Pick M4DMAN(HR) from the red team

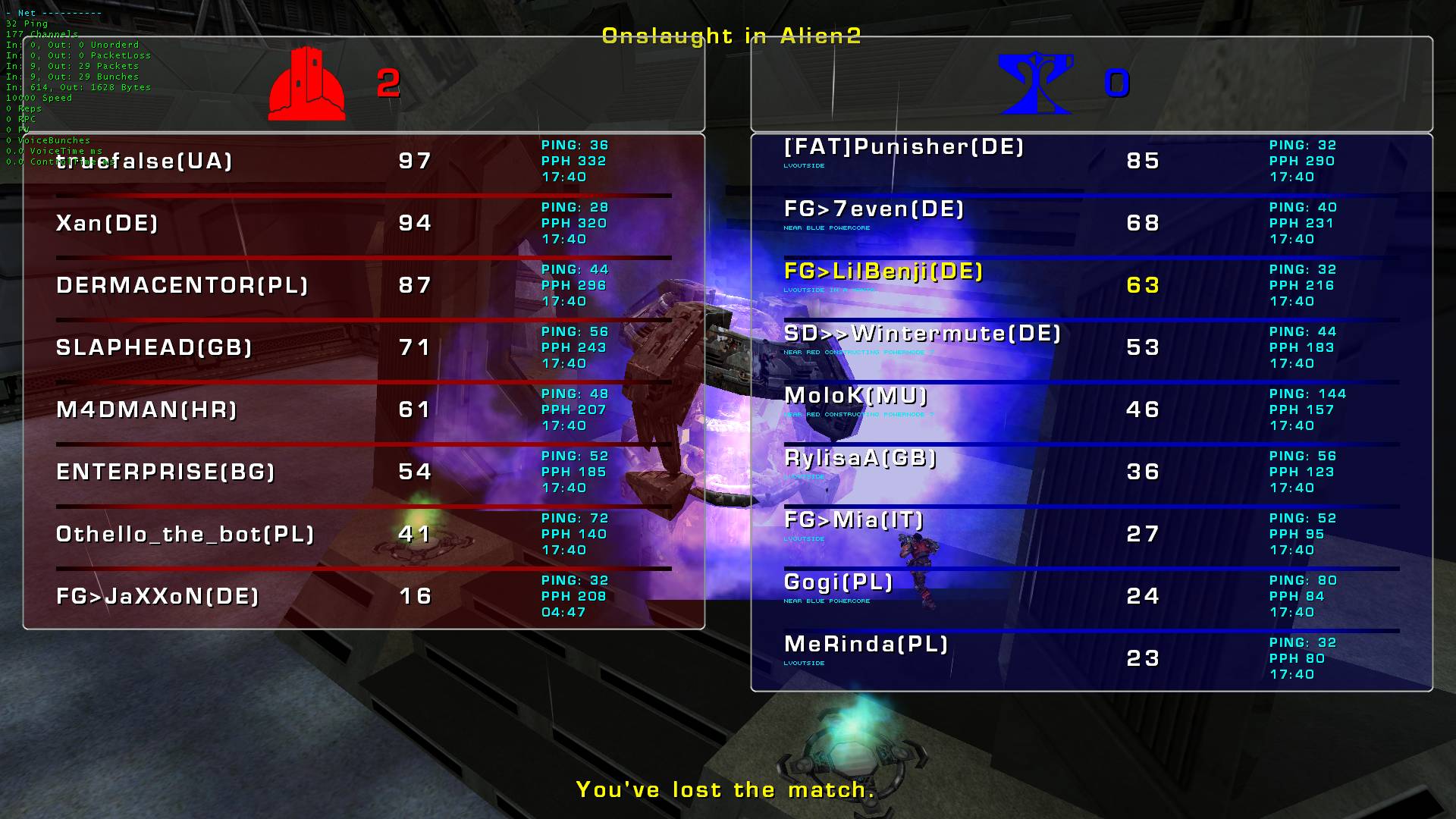click(x=146, y=409)
